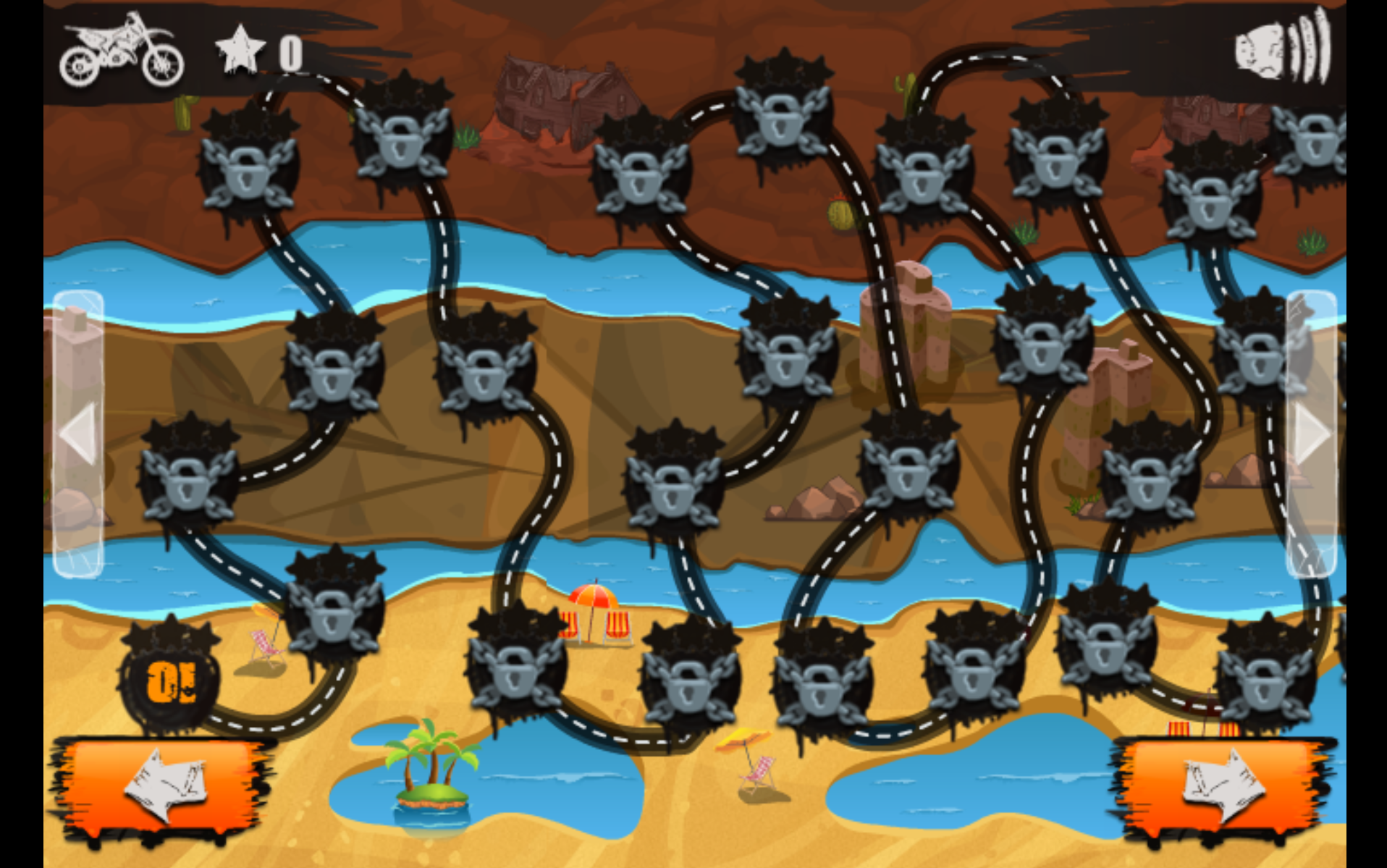Open the motorbike selection icon
The image size is (1387, 868).
coord(122,52)
